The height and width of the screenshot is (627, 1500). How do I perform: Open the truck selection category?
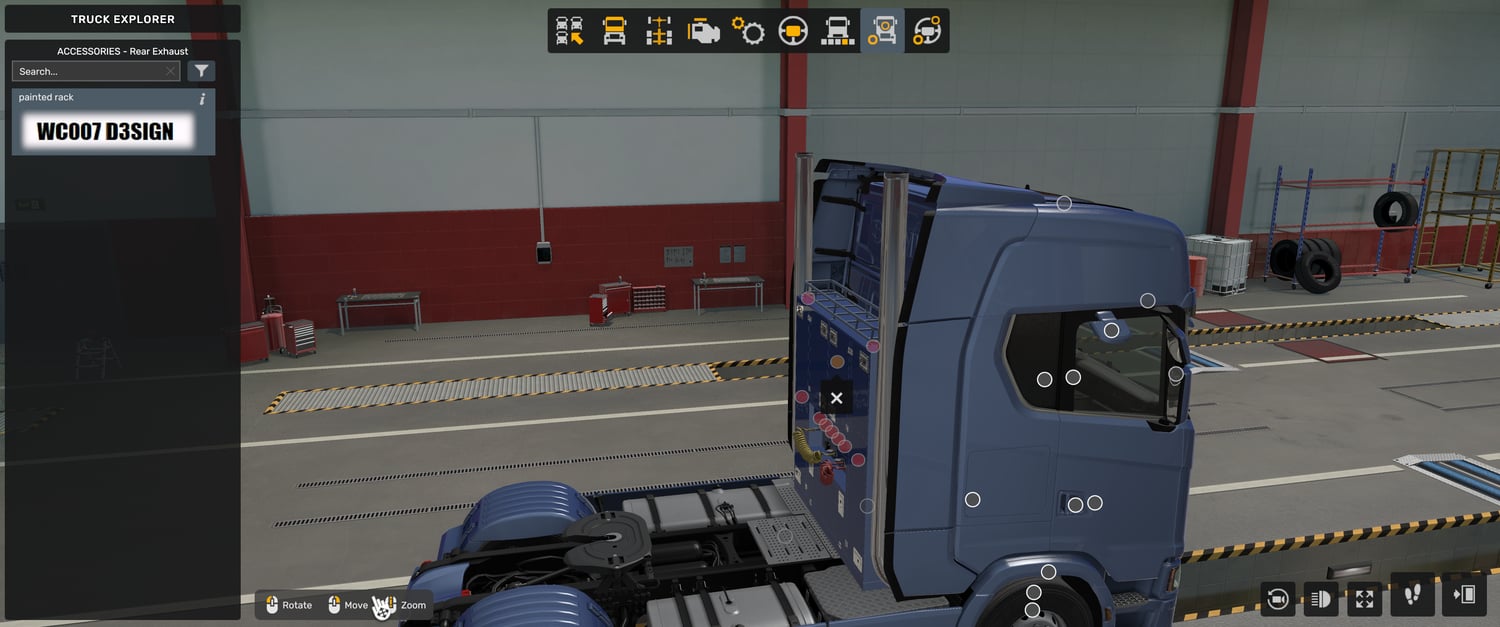570,31
